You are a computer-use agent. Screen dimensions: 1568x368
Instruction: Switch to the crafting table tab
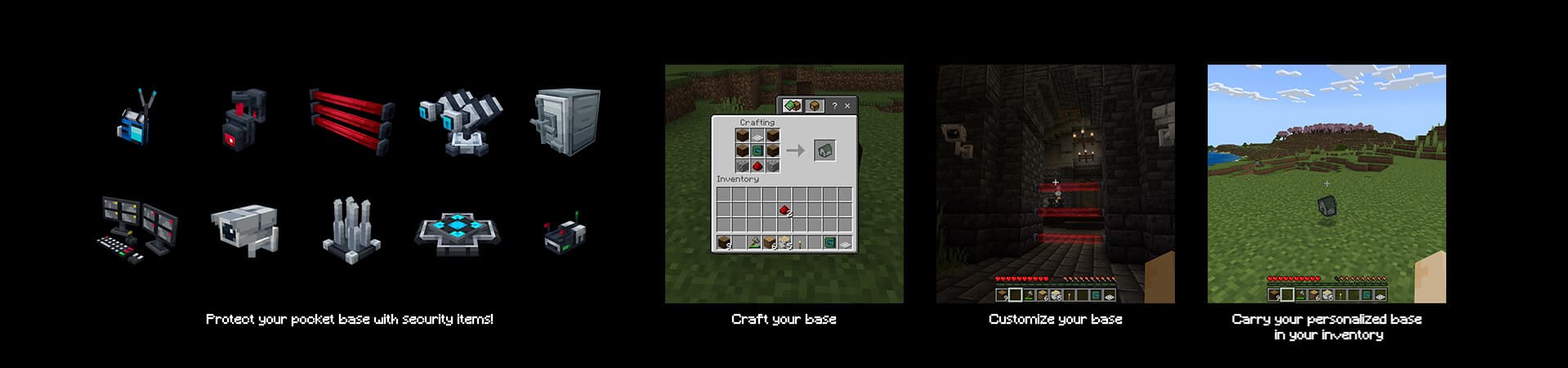pos(814,105)
